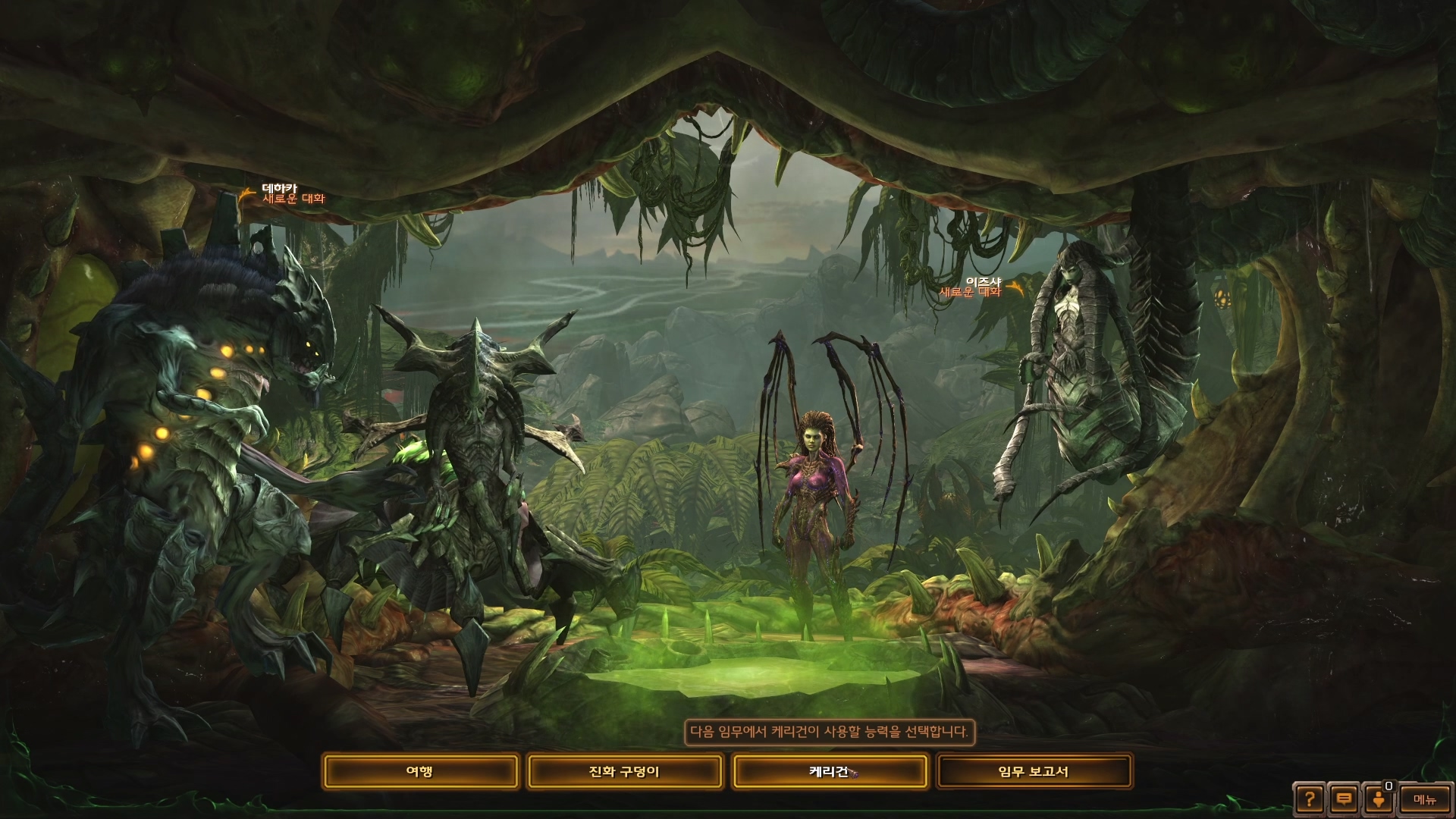Click the friends person icon
Viewport: 1456px width, 819px height.
click(x=1378, y=799)
